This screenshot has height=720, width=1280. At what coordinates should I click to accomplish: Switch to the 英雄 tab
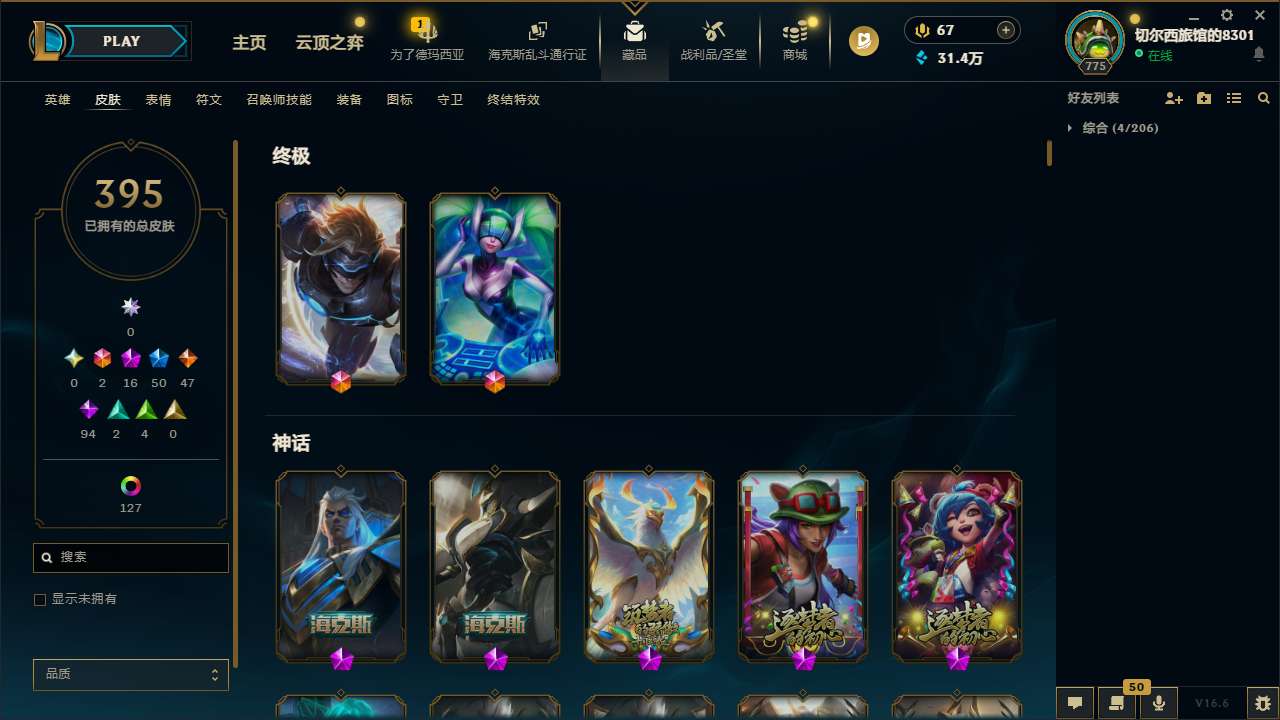pyautogui.click(x=57, y=100)
